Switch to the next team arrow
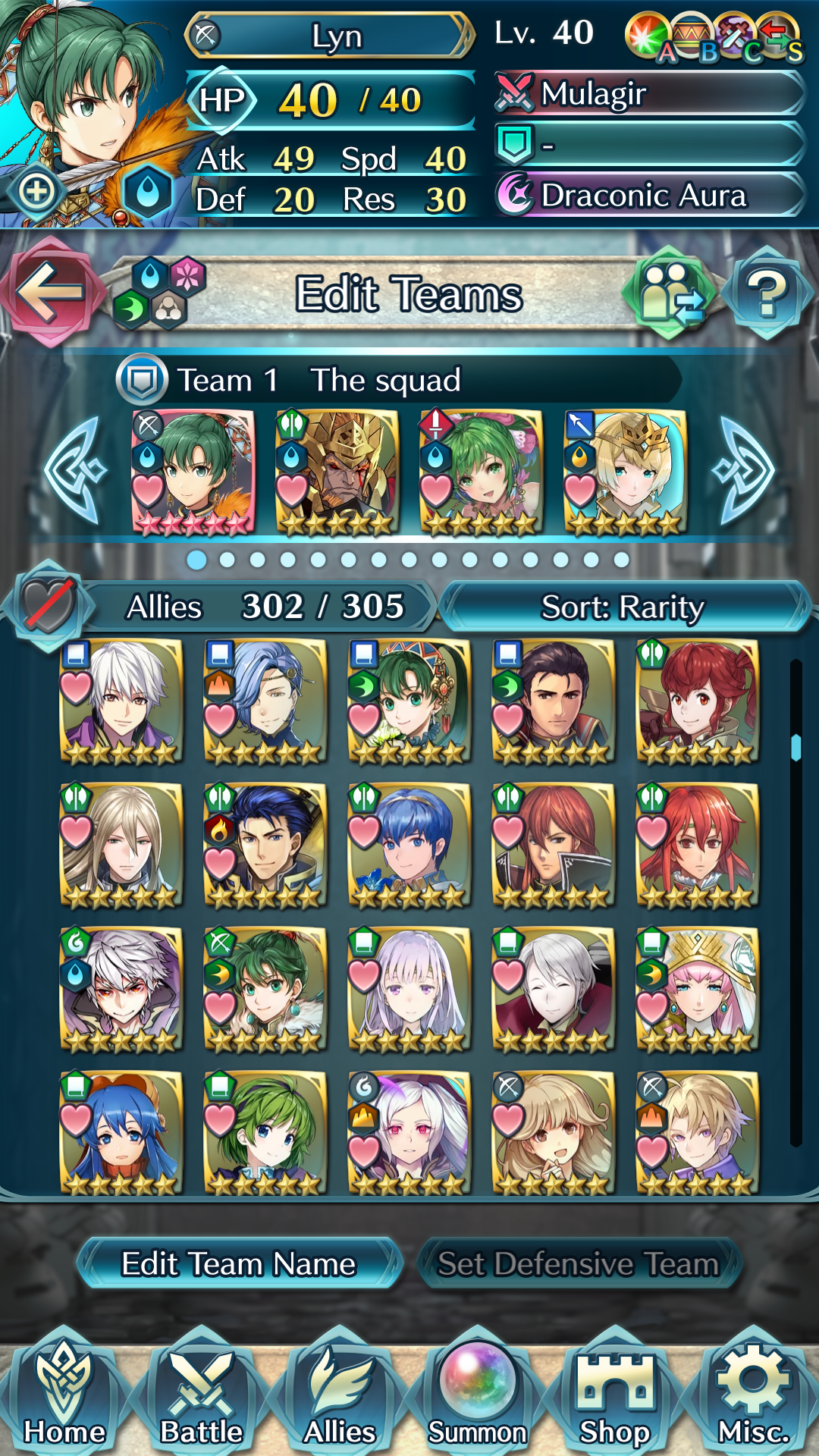 [744, 470]
